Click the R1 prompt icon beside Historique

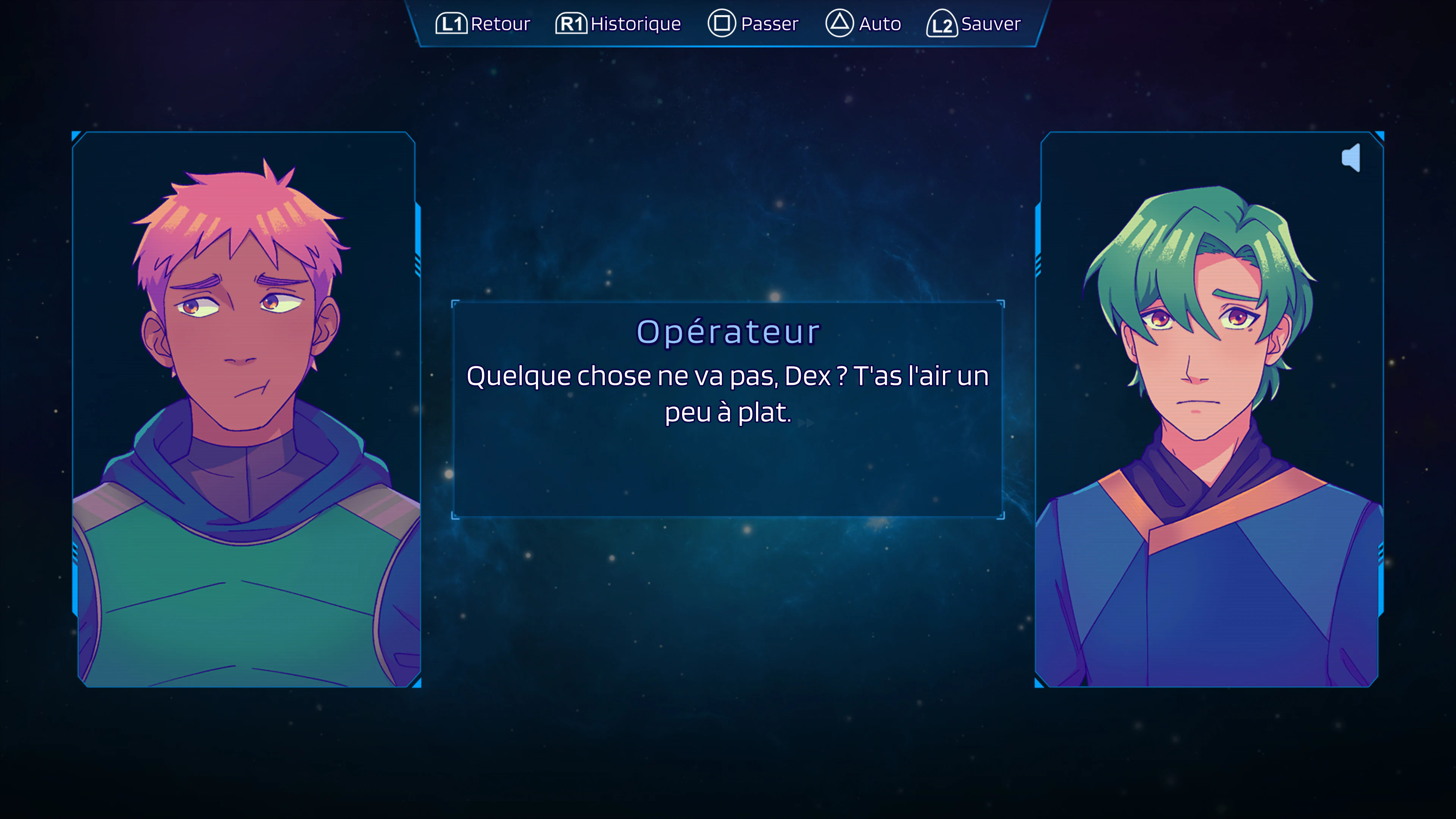click(x=572, y=24)
